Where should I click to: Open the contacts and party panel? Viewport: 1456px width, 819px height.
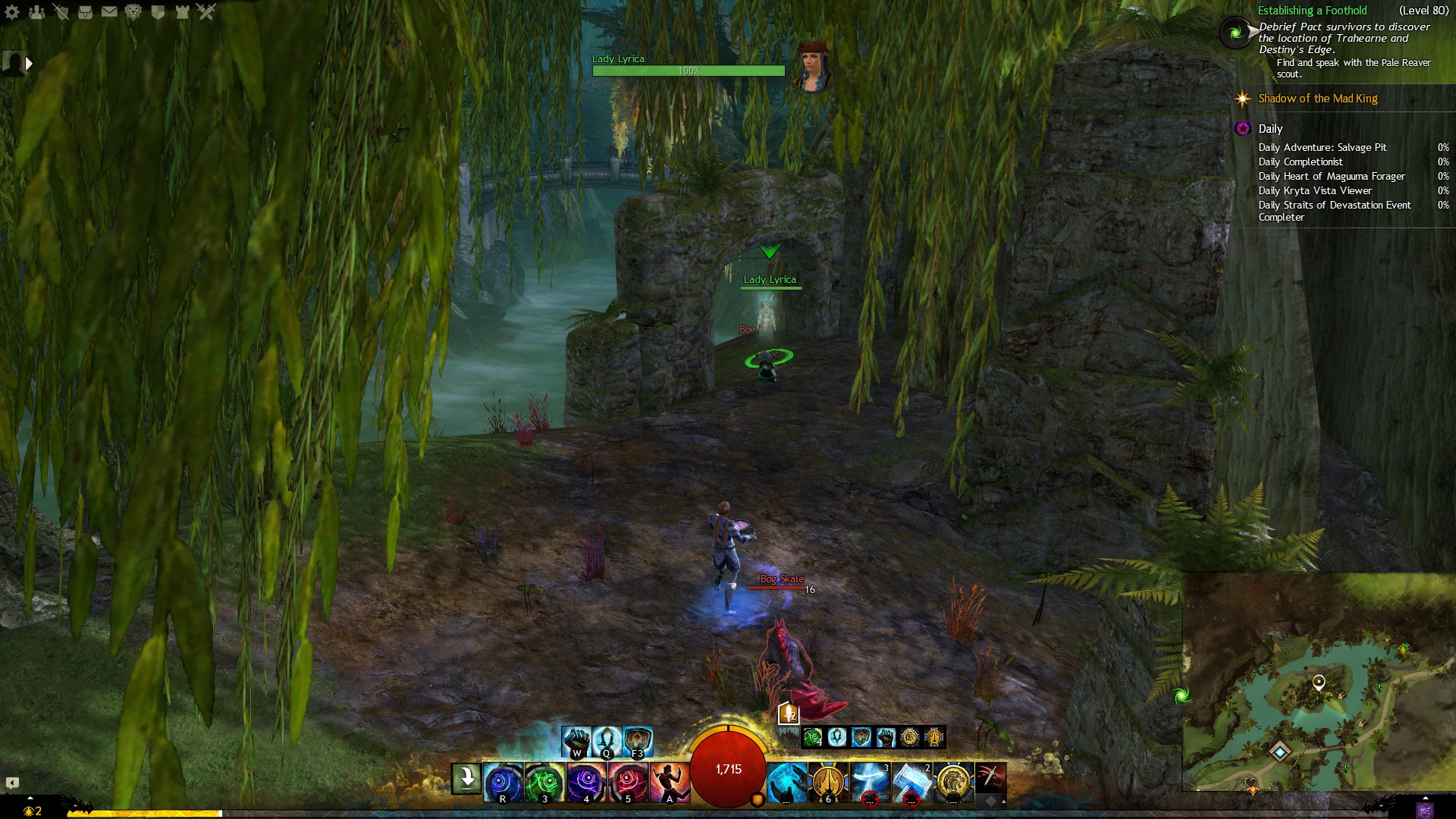click(36, 11)
